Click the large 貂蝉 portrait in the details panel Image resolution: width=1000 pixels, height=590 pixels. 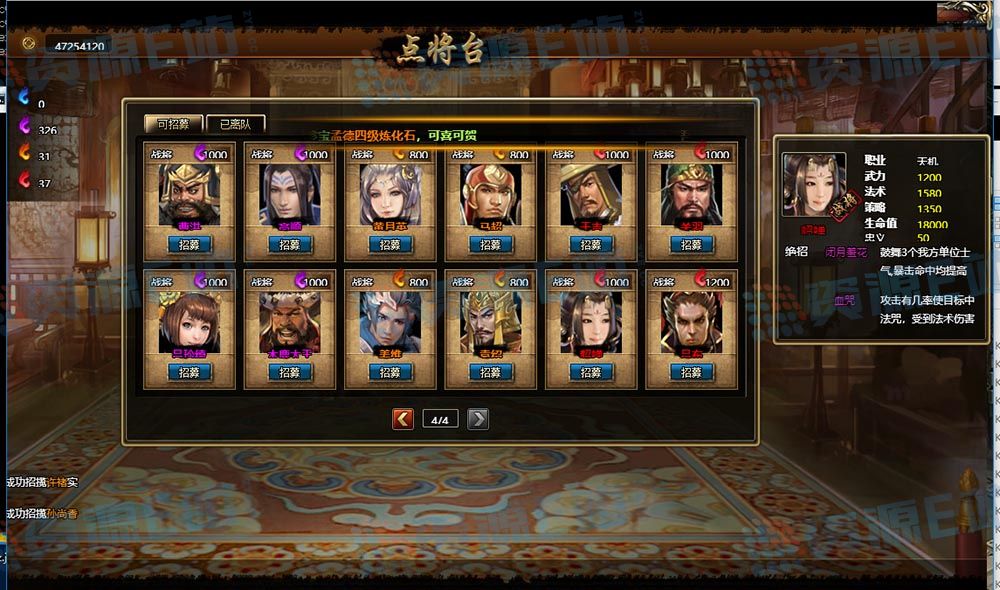814,186
